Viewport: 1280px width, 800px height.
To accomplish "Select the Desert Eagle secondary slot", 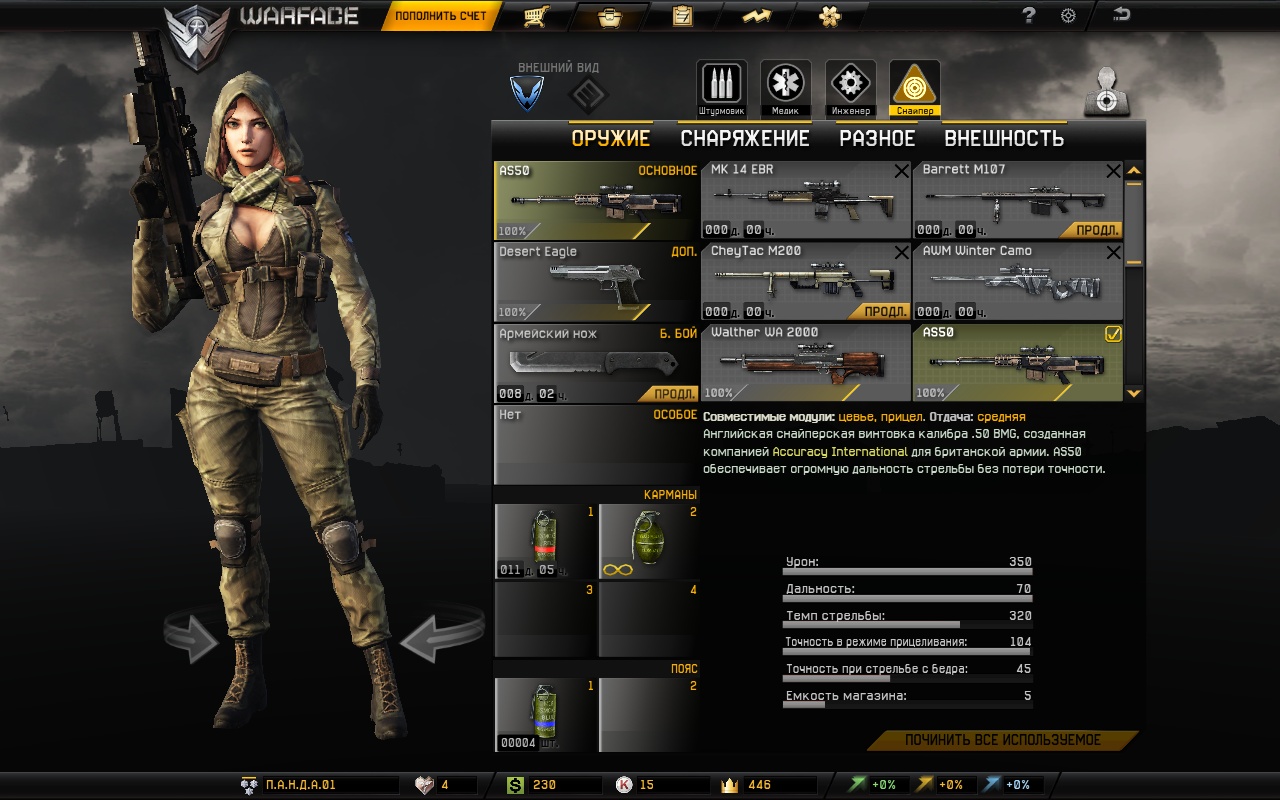I will 596,282.
